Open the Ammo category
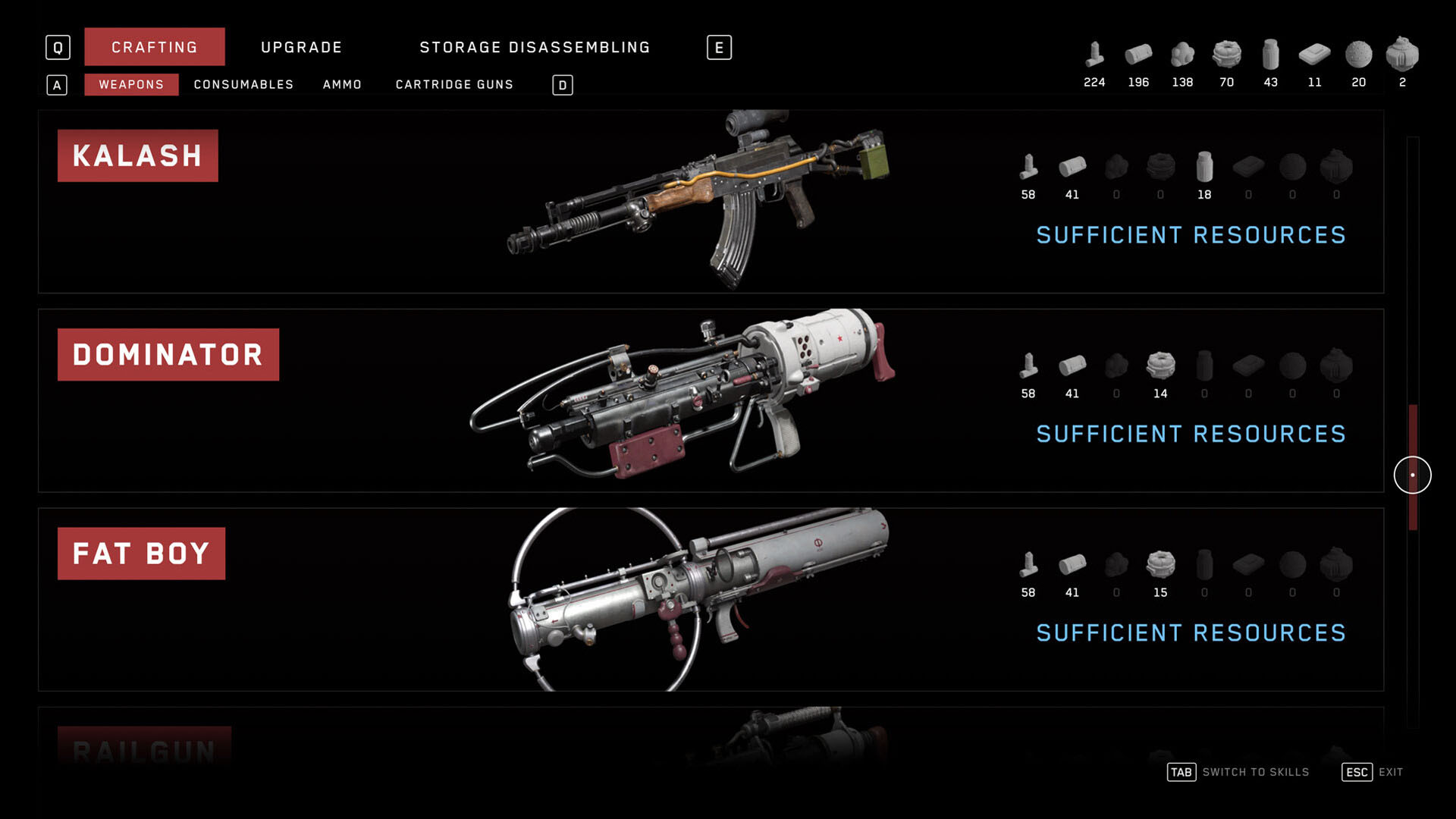 342,84
